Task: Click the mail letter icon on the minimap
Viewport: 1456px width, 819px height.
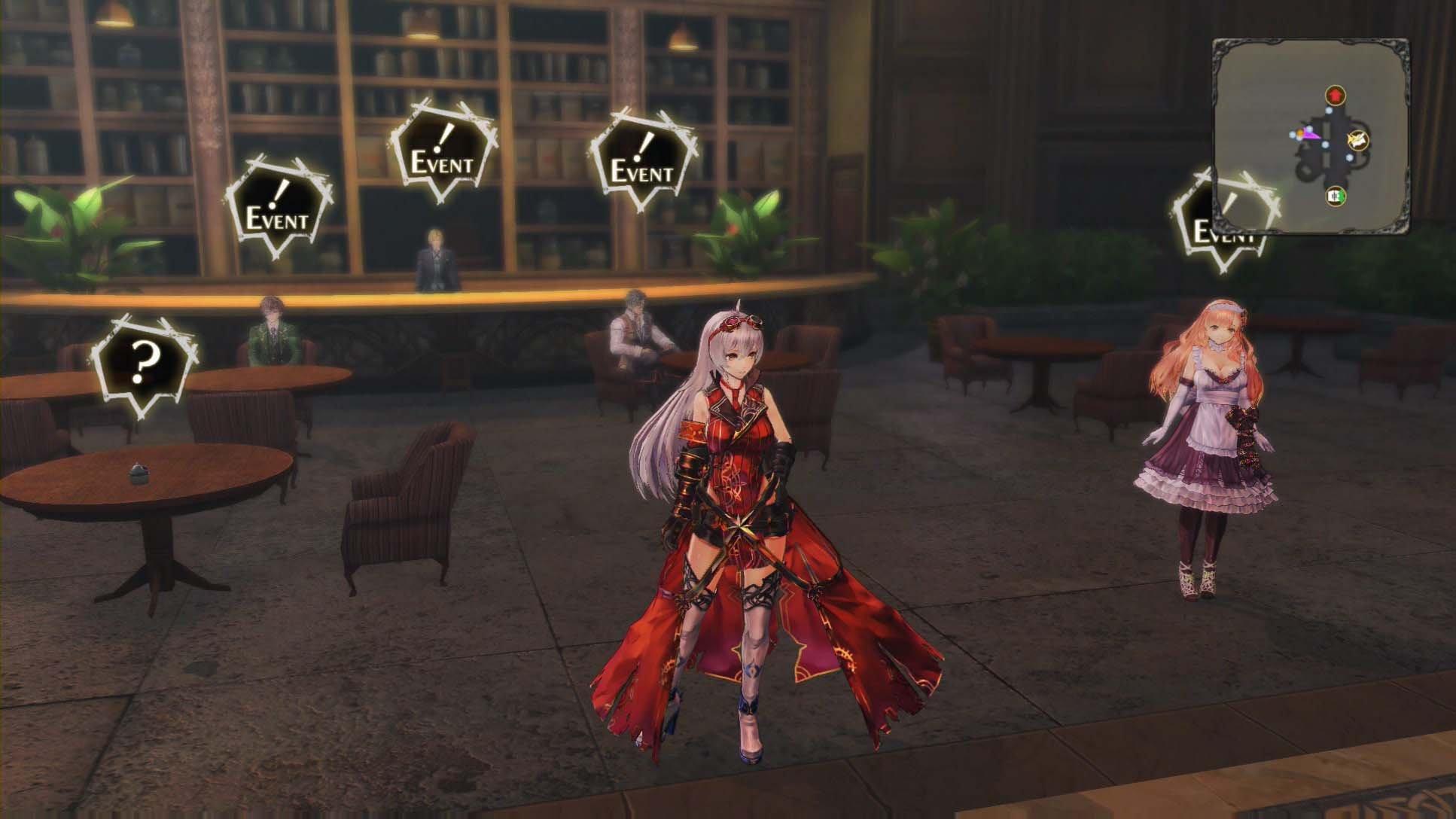Action: [x=1358, y=141]
